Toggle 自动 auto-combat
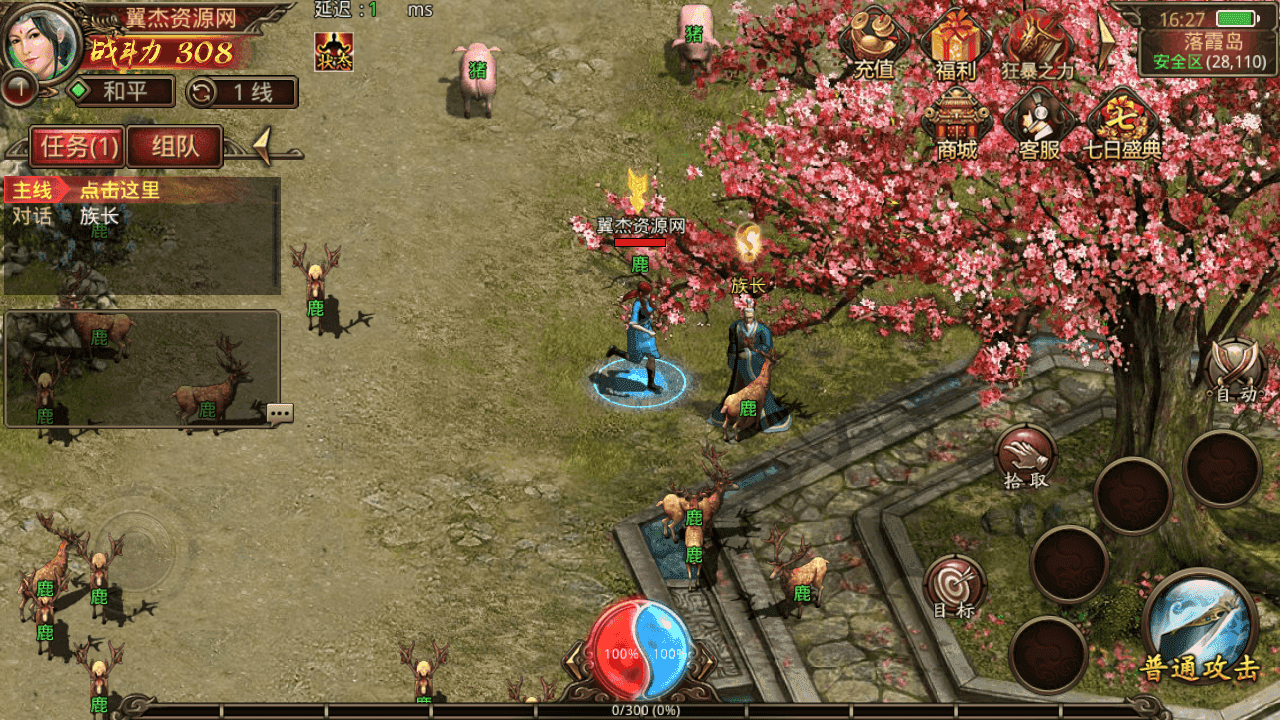Image resolution: width=1280 pixels, height=720 pixels. click(x=1236, y=370)
